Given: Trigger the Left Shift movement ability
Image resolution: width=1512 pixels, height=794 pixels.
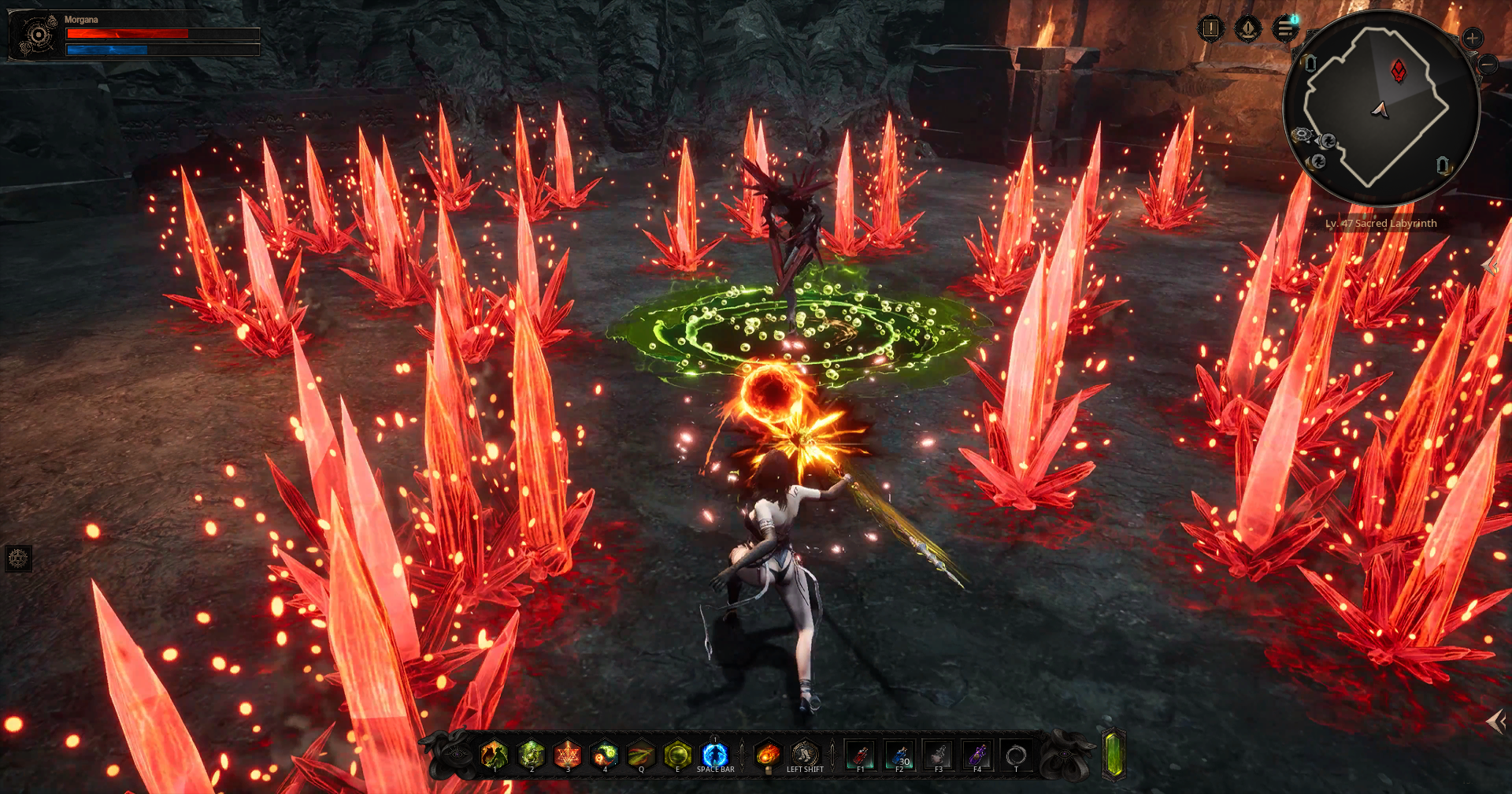Looking at the screenshot, I should (x=805, y=755).
